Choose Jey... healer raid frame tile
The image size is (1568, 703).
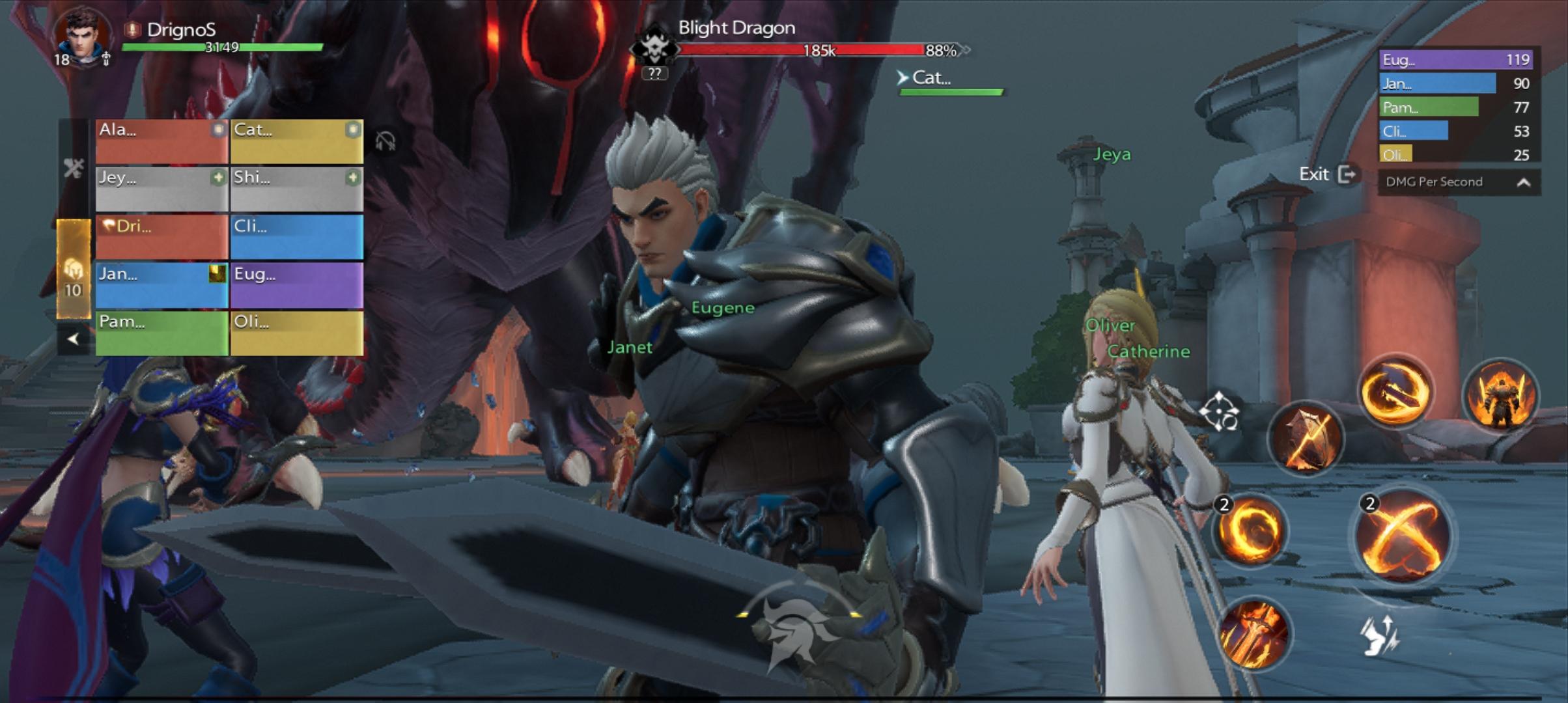click(161, 188)
